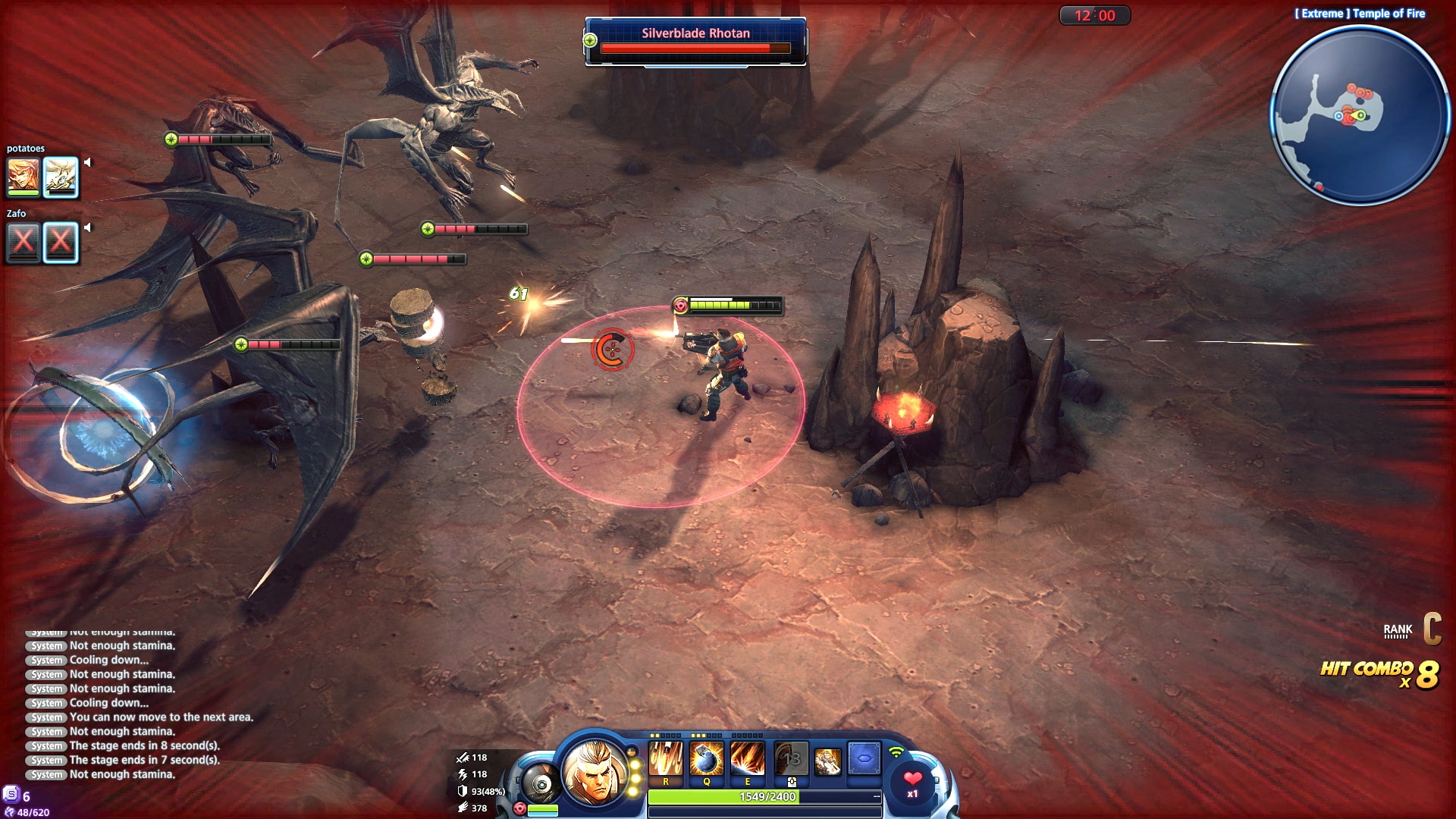Toggle voice speaker for Zafo
The height and width of the screenshot is (819, 1456).
(87, 227)
